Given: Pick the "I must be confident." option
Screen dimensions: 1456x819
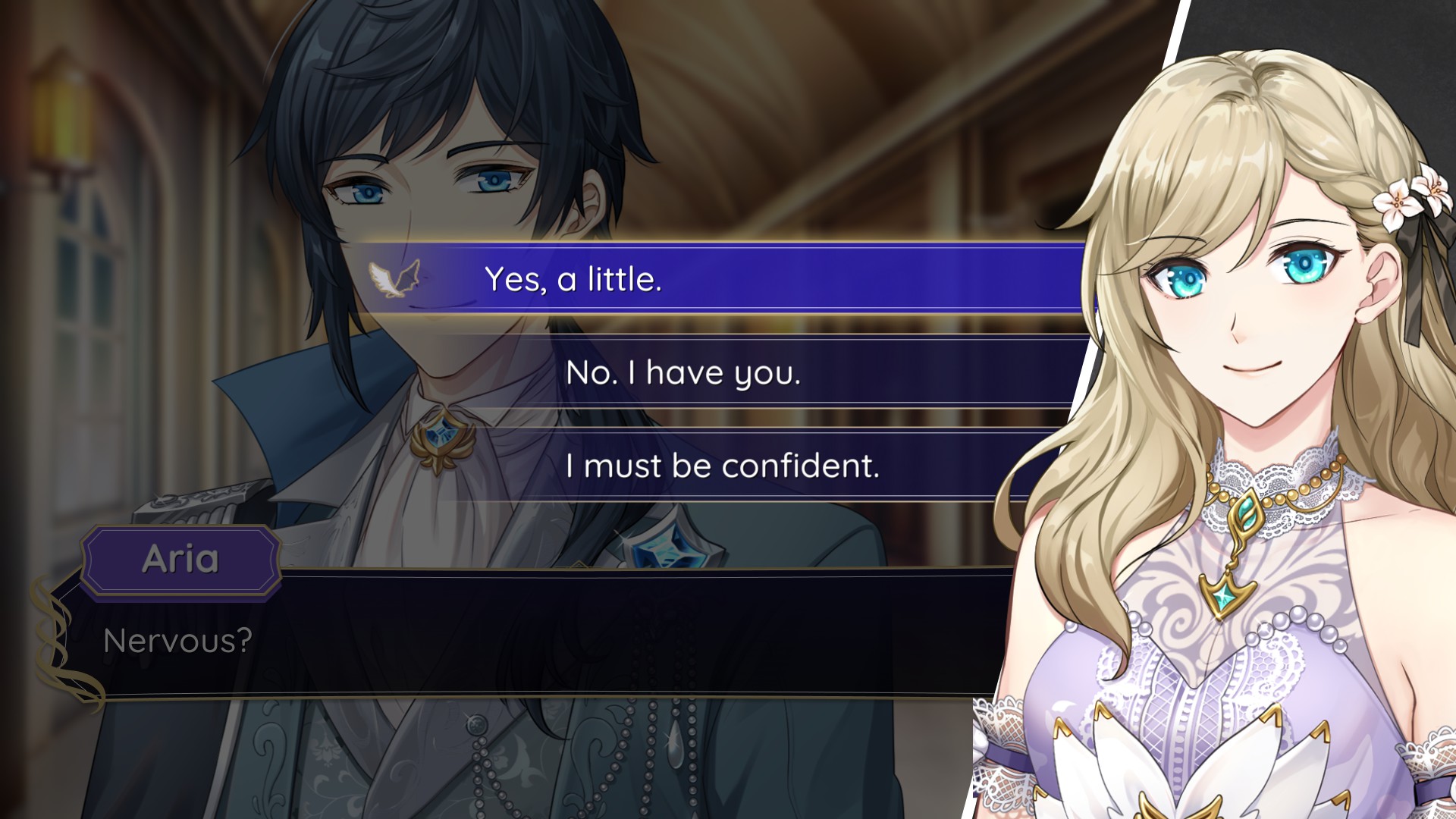Looking at the screenshot, I should point(722,465).
